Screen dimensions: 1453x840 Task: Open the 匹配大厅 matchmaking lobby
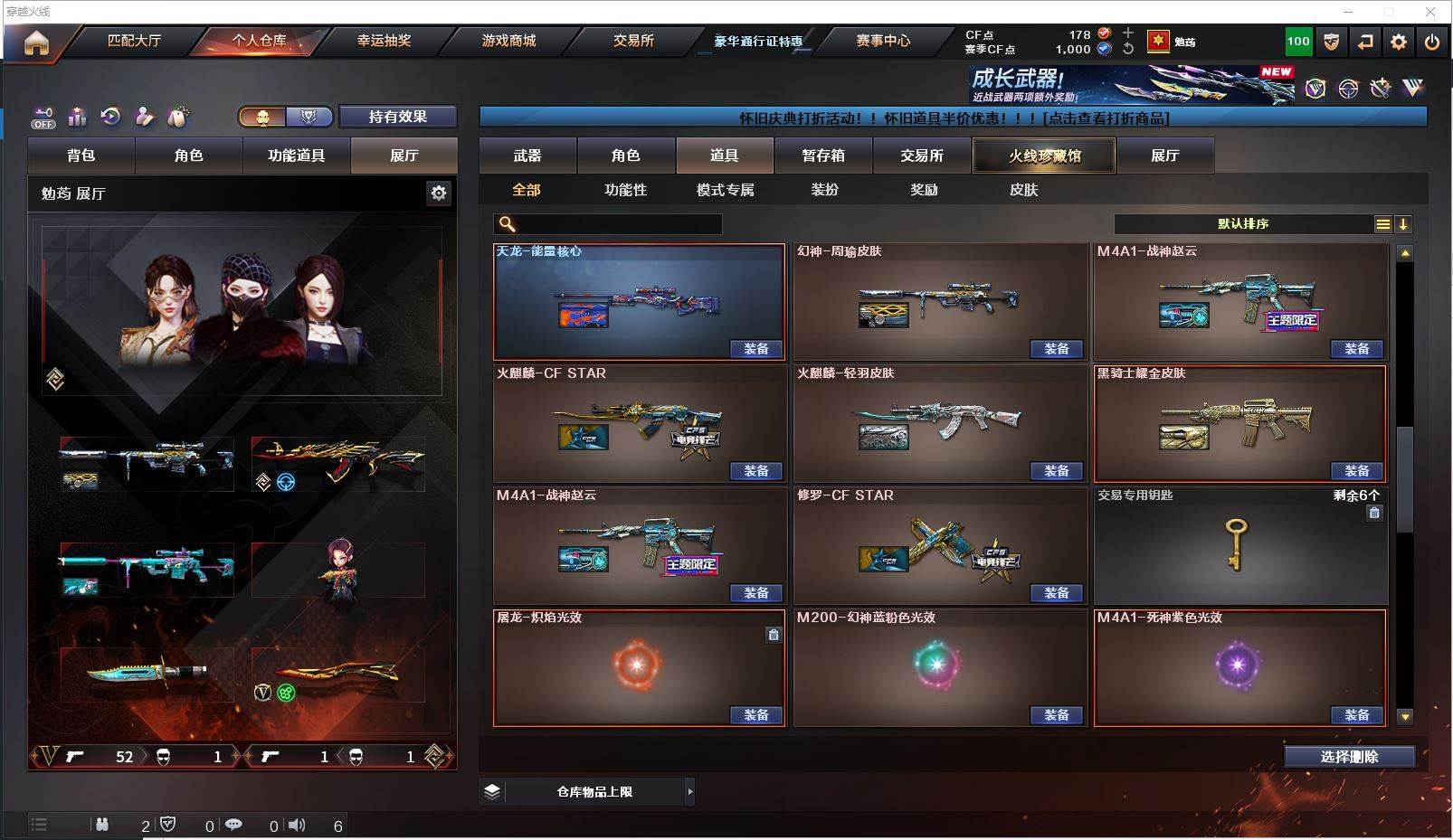[134, 41]
